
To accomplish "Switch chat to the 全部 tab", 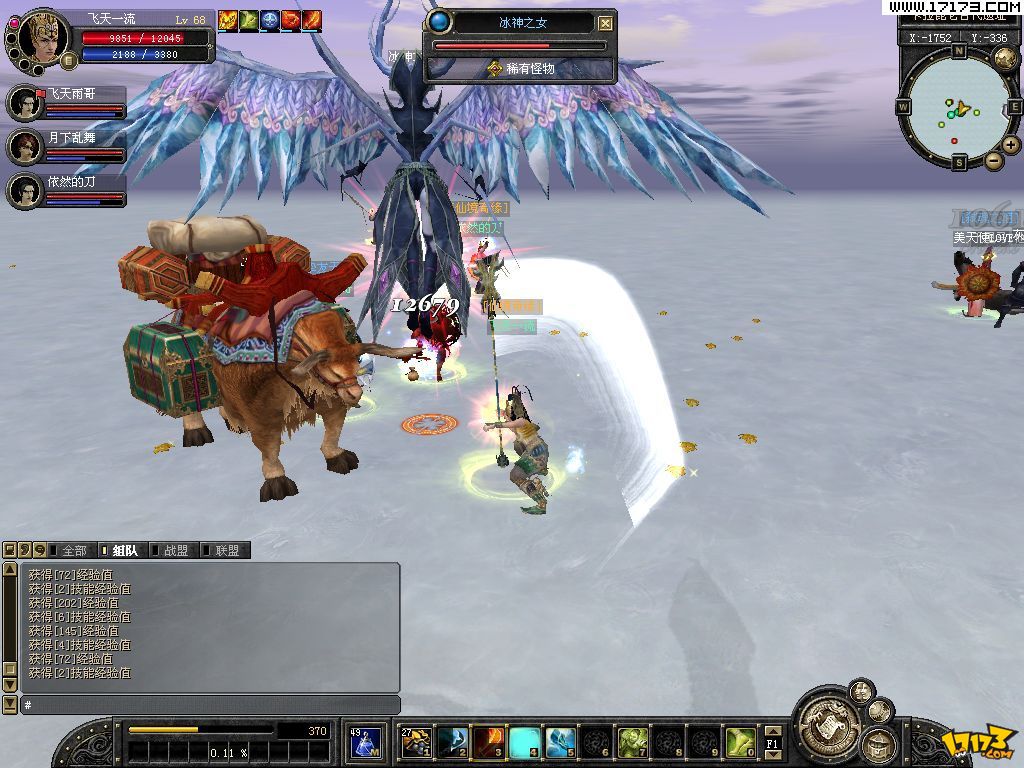I will click(68, 550).
